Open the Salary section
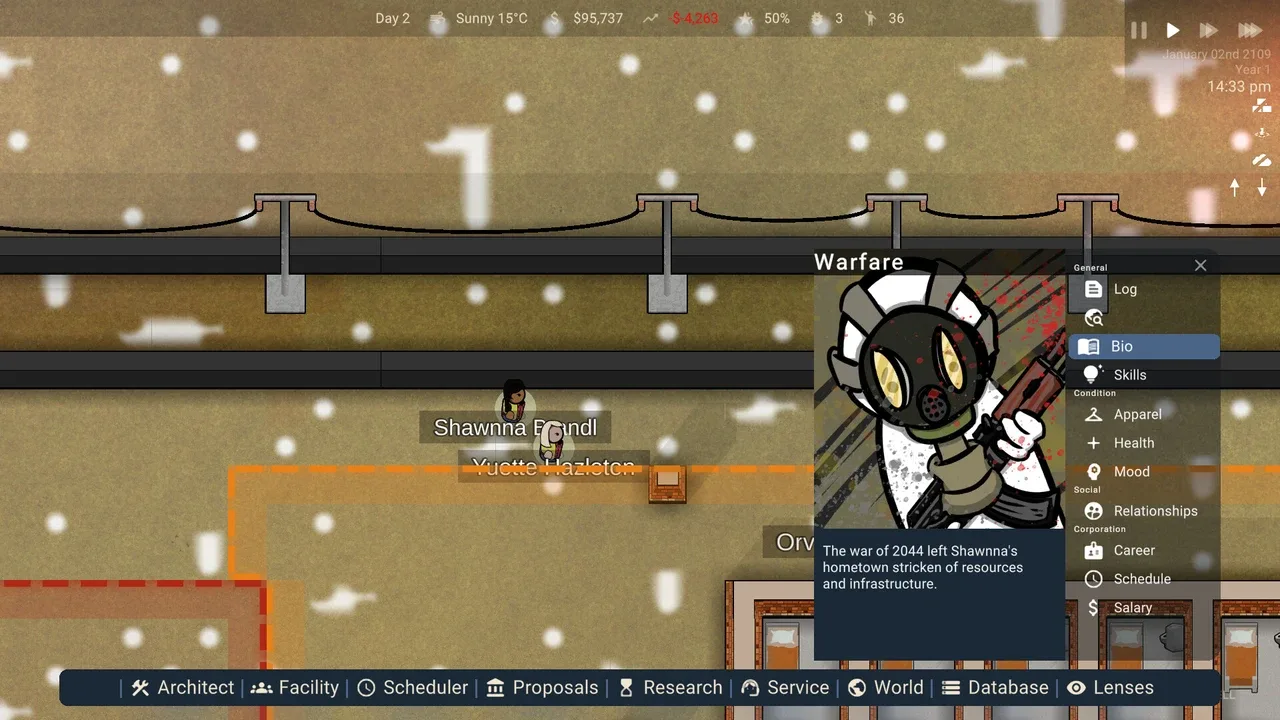 tap(1132, 607)
